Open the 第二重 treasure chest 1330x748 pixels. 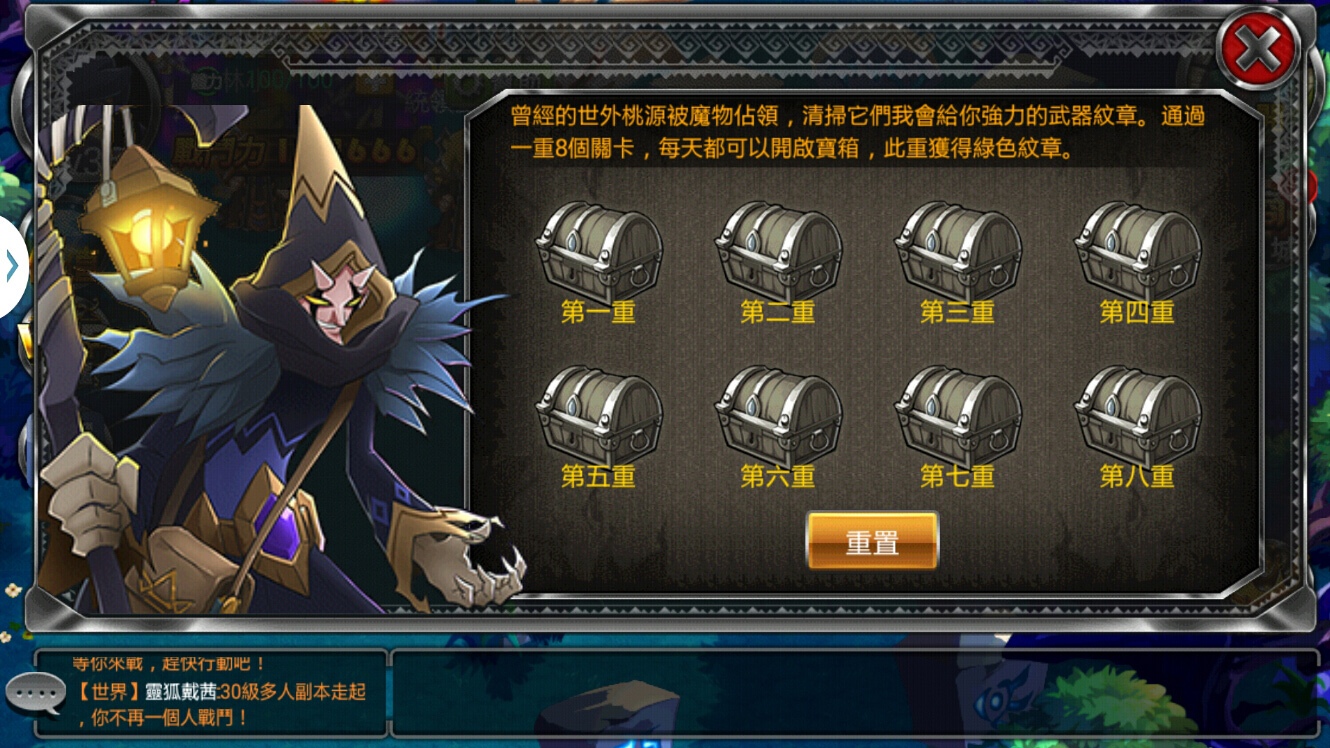[778, 251]
